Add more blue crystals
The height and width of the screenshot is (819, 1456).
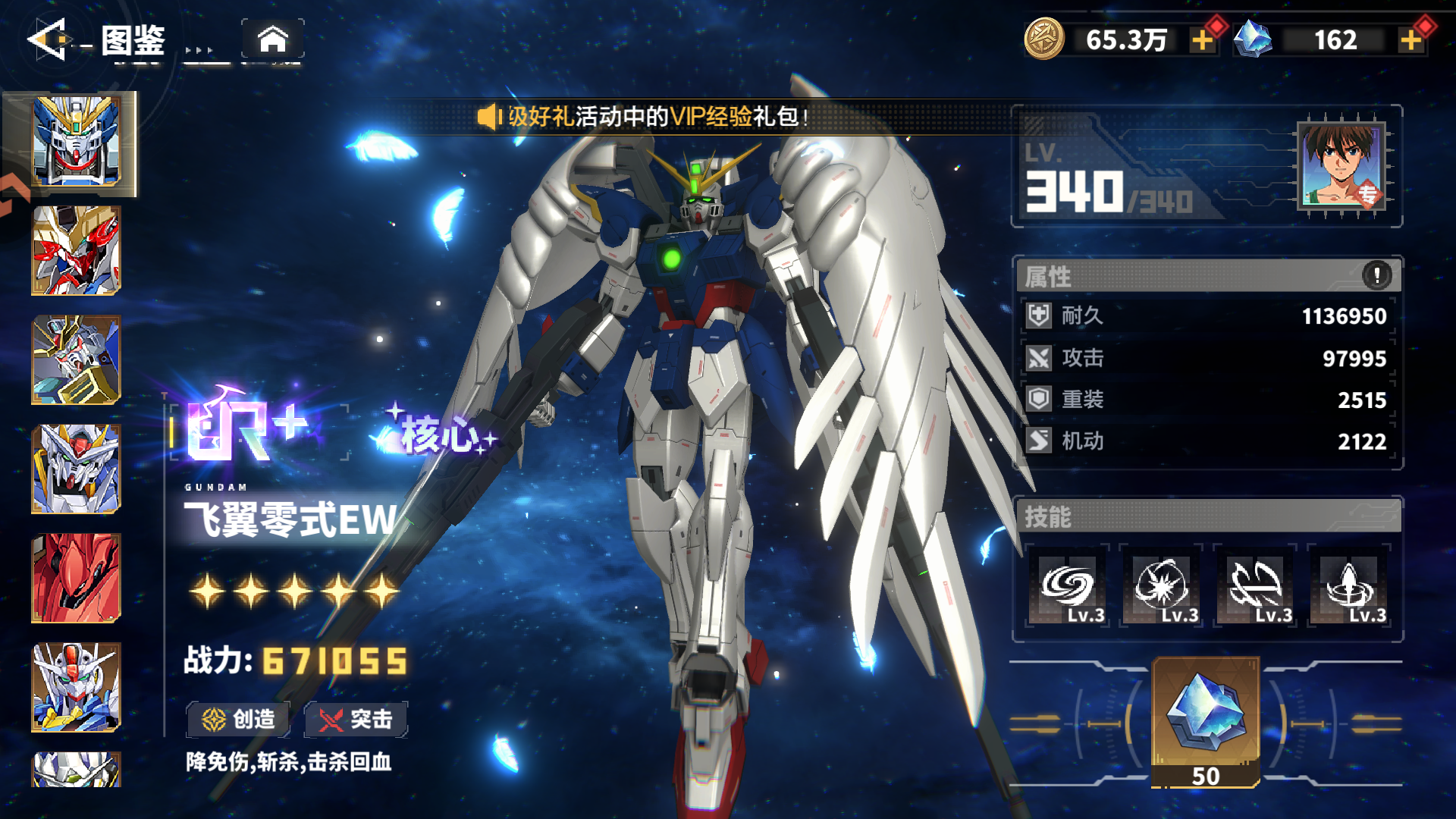tap(1410, 40)
